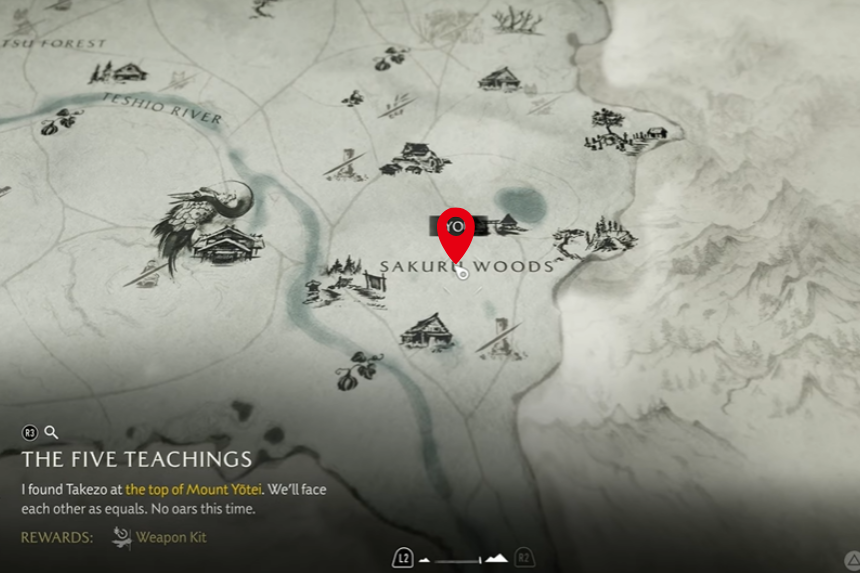The height and width of the screenshot is (573, 860).
Task: Select the small shrine icon beside the pond
Action: pos(507,224)
